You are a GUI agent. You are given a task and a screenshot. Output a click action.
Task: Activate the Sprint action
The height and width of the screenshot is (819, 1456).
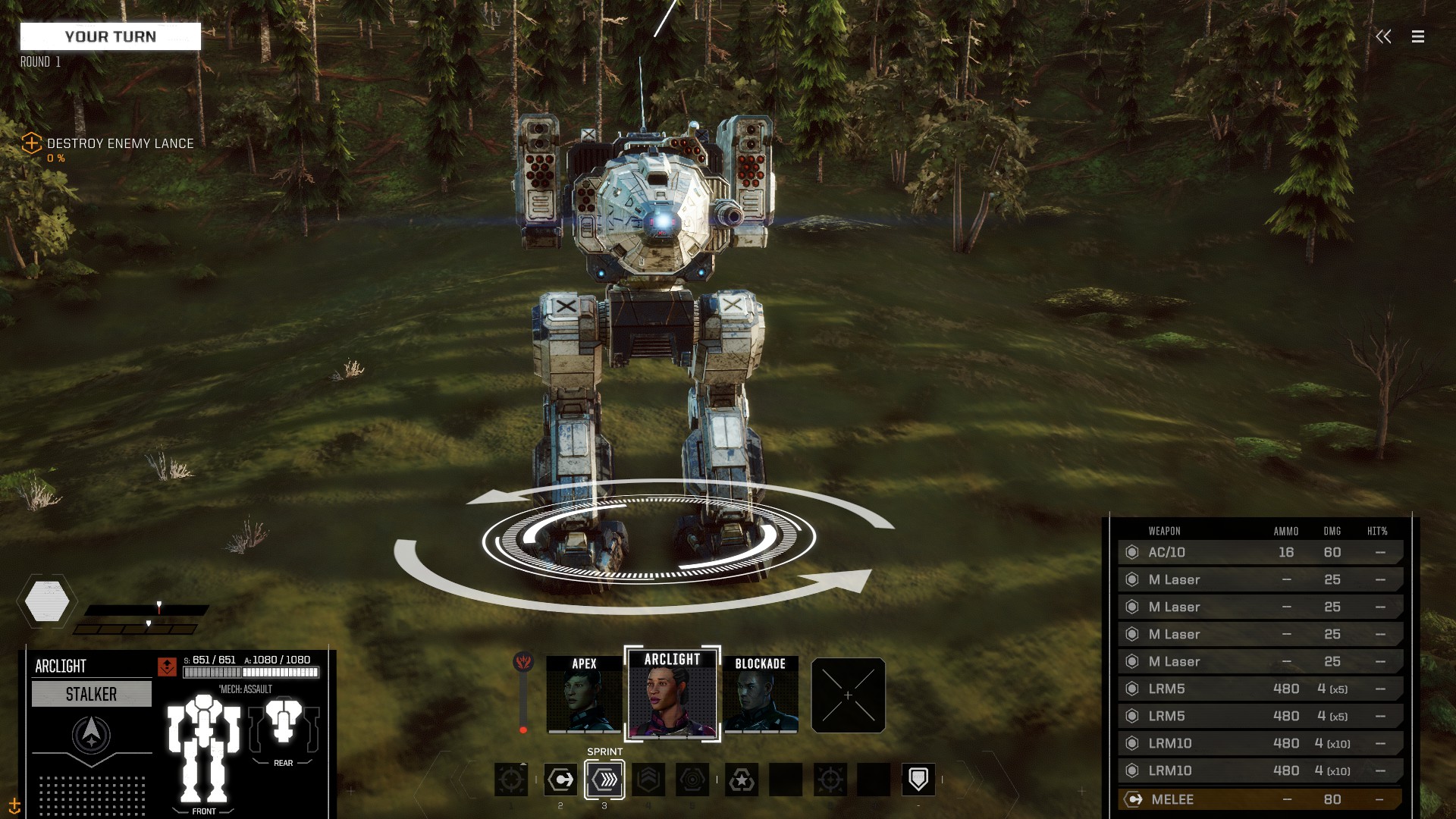604,780
